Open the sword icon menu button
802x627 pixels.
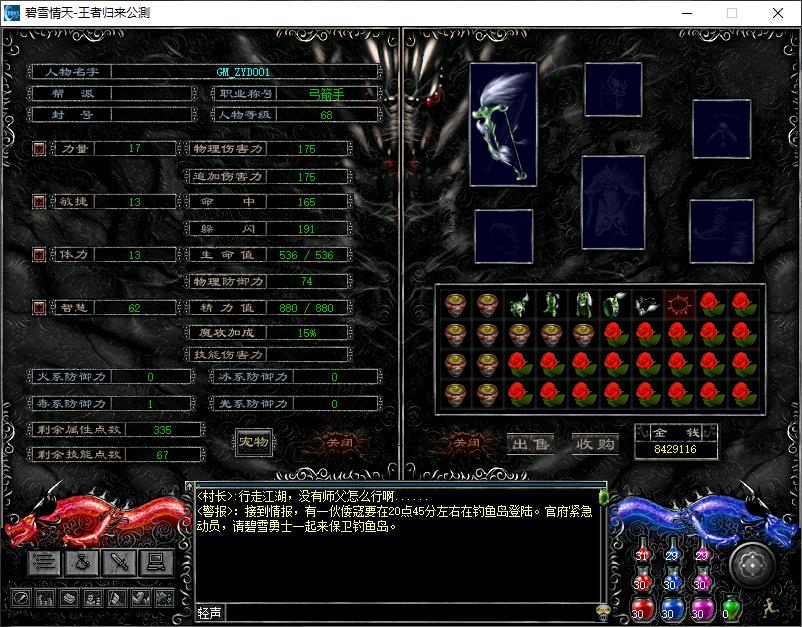(x=119, y=563)
